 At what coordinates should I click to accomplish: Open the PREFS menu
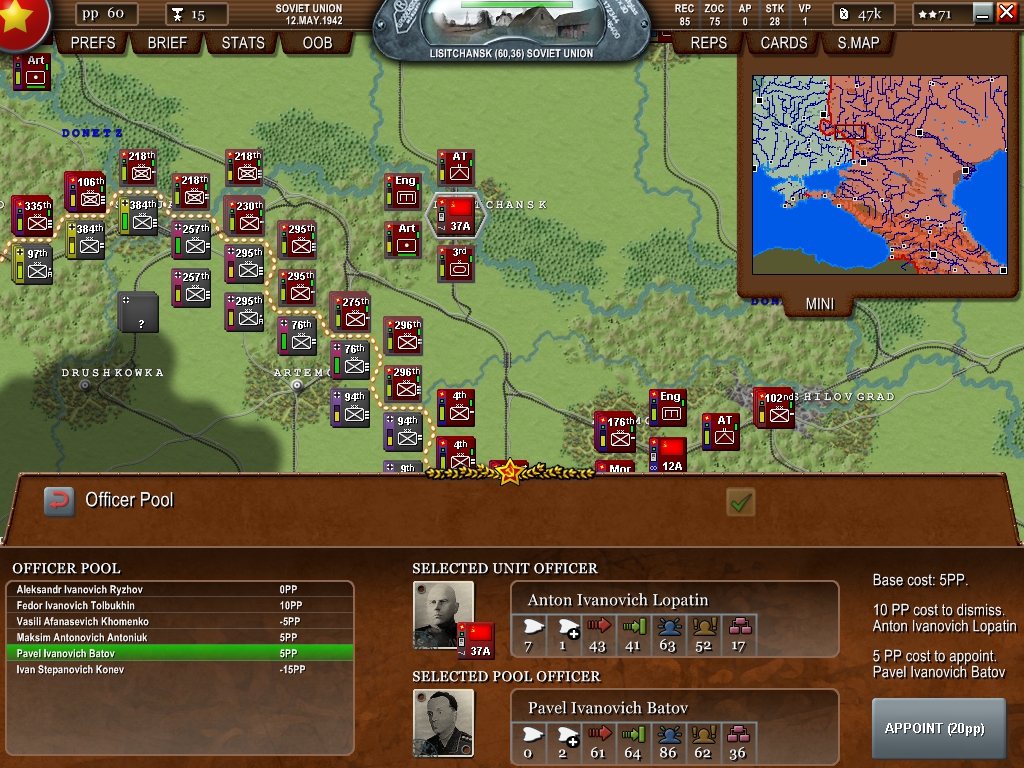(x=93, y=43)
